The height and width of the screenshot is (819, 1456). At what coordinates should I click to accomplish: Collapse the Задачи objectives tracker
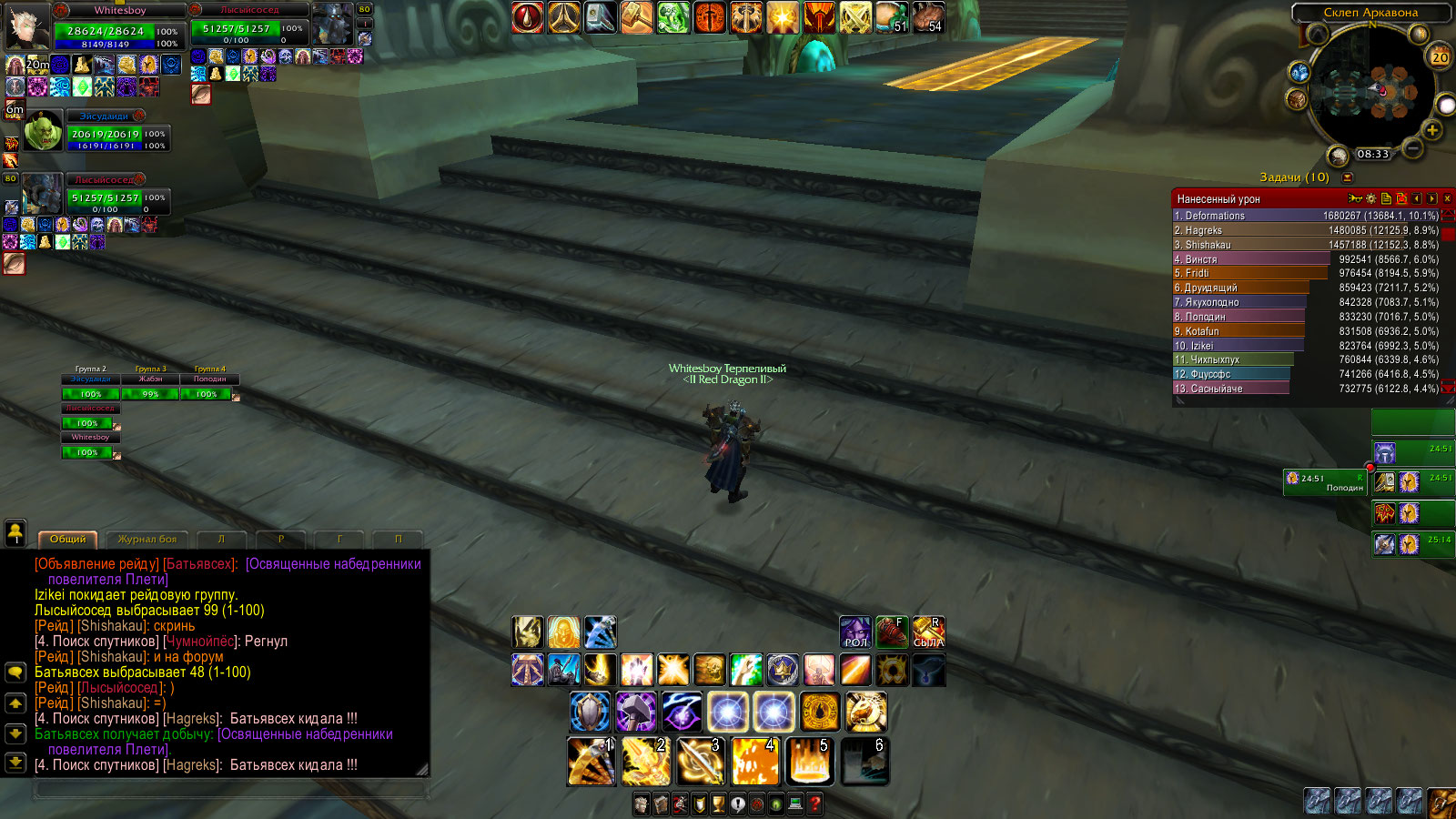(x=1348, y=177)
